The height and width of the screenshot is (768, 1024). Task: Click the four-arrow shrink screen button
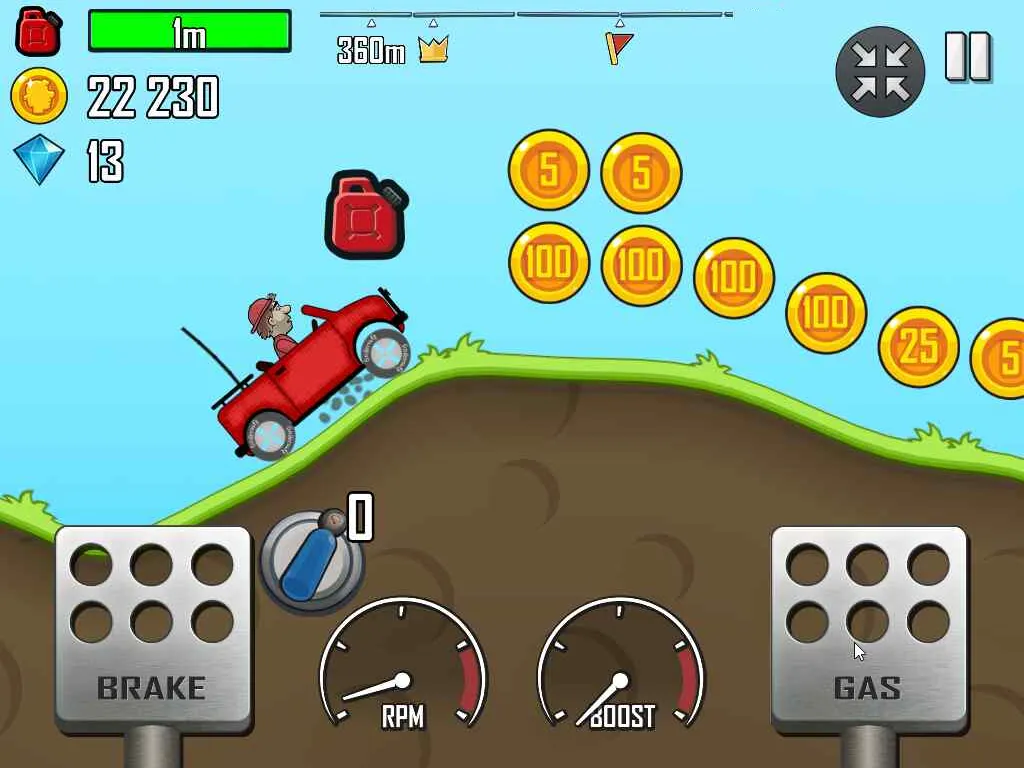880,71
